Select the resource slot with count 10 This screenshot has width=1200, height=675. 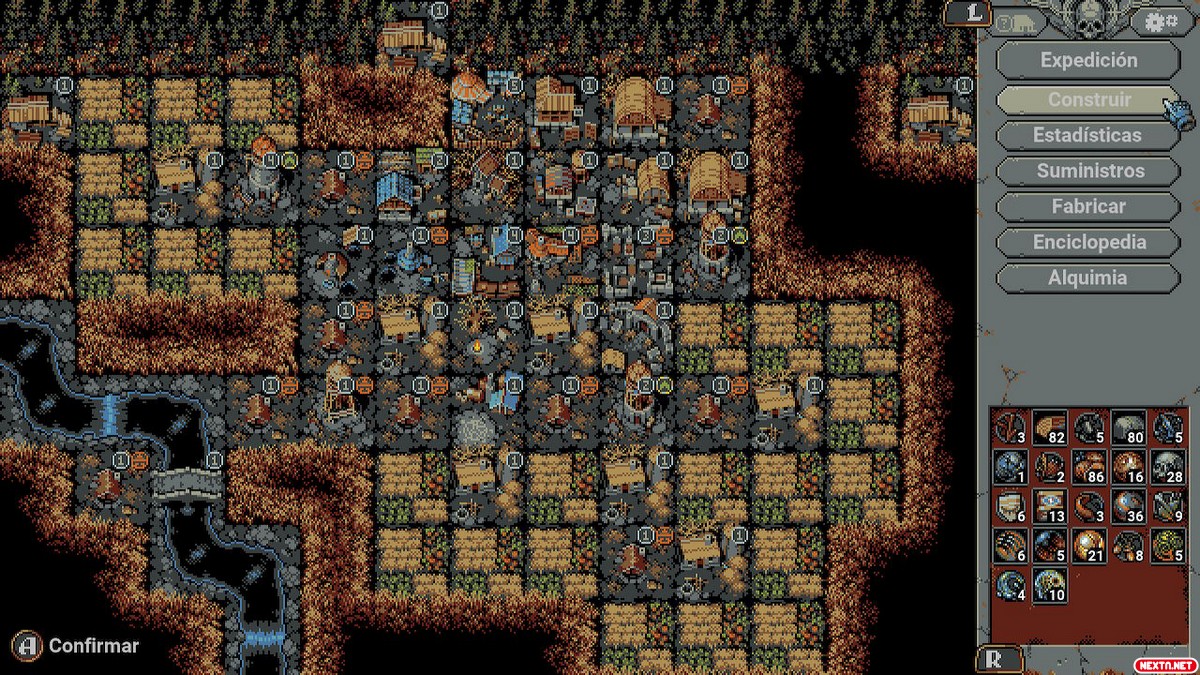click(x=1048, y=584)
